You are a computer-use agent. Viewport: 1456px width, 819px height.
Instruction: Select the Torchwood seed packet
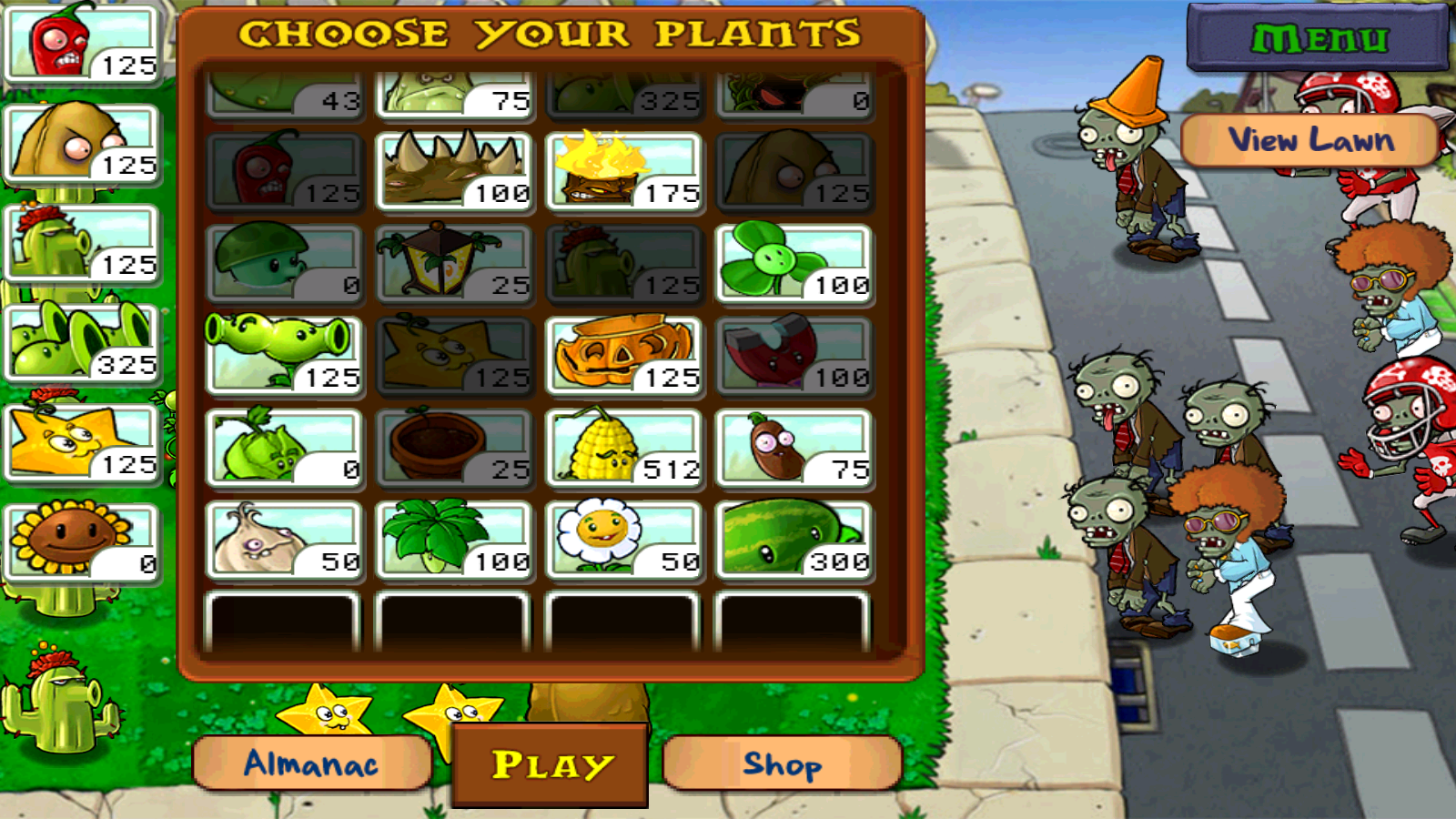click(x=624, y=172)
